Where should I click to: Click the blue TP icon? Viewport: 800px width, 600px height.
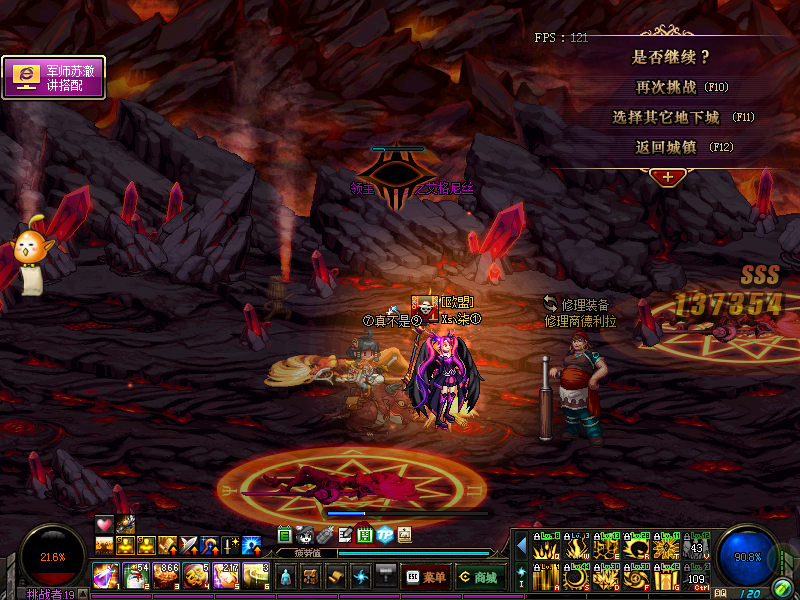(x=385, y=535)
